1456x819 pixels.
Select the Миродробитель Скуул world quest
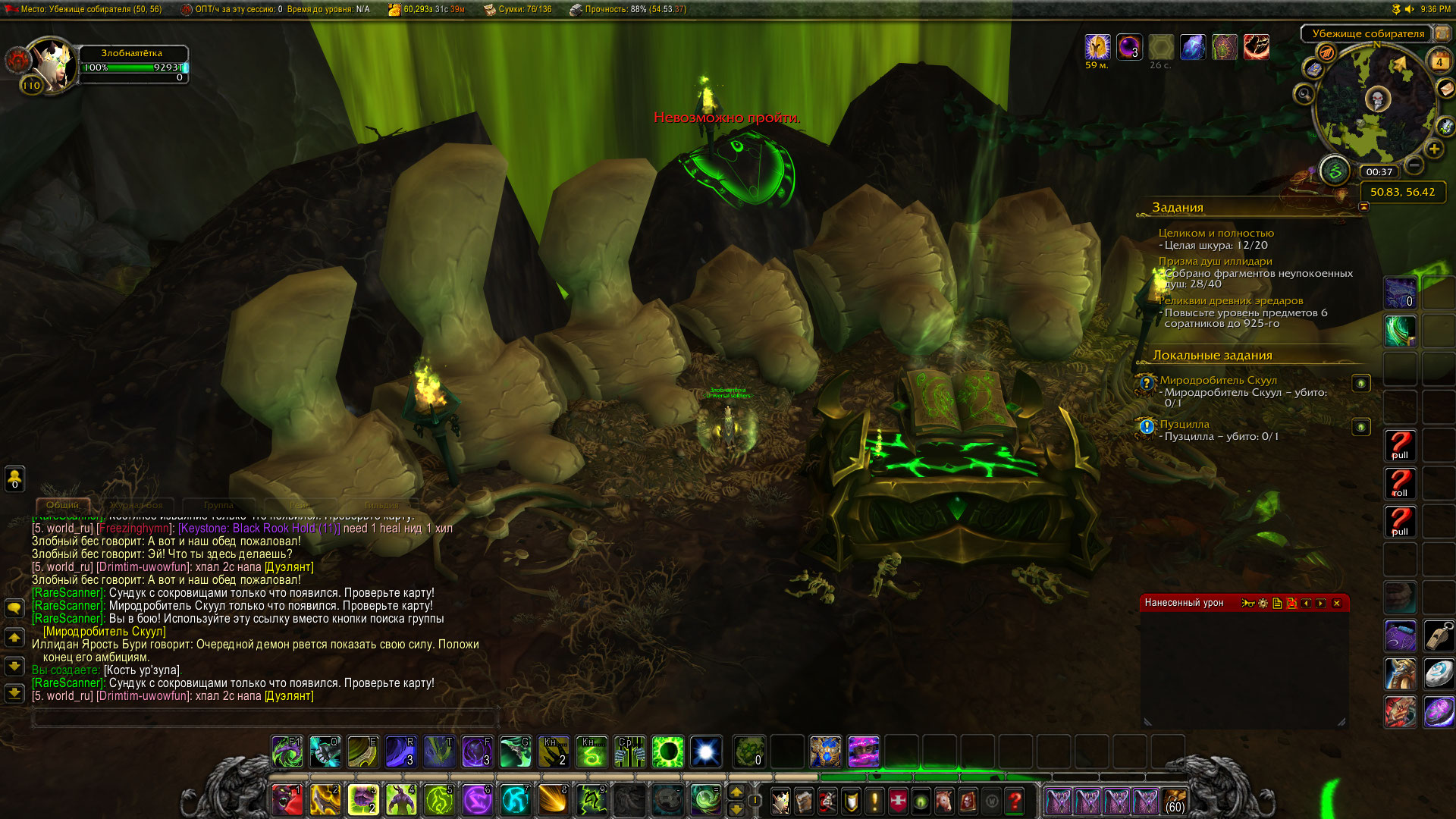click(x=1218, y=380)
